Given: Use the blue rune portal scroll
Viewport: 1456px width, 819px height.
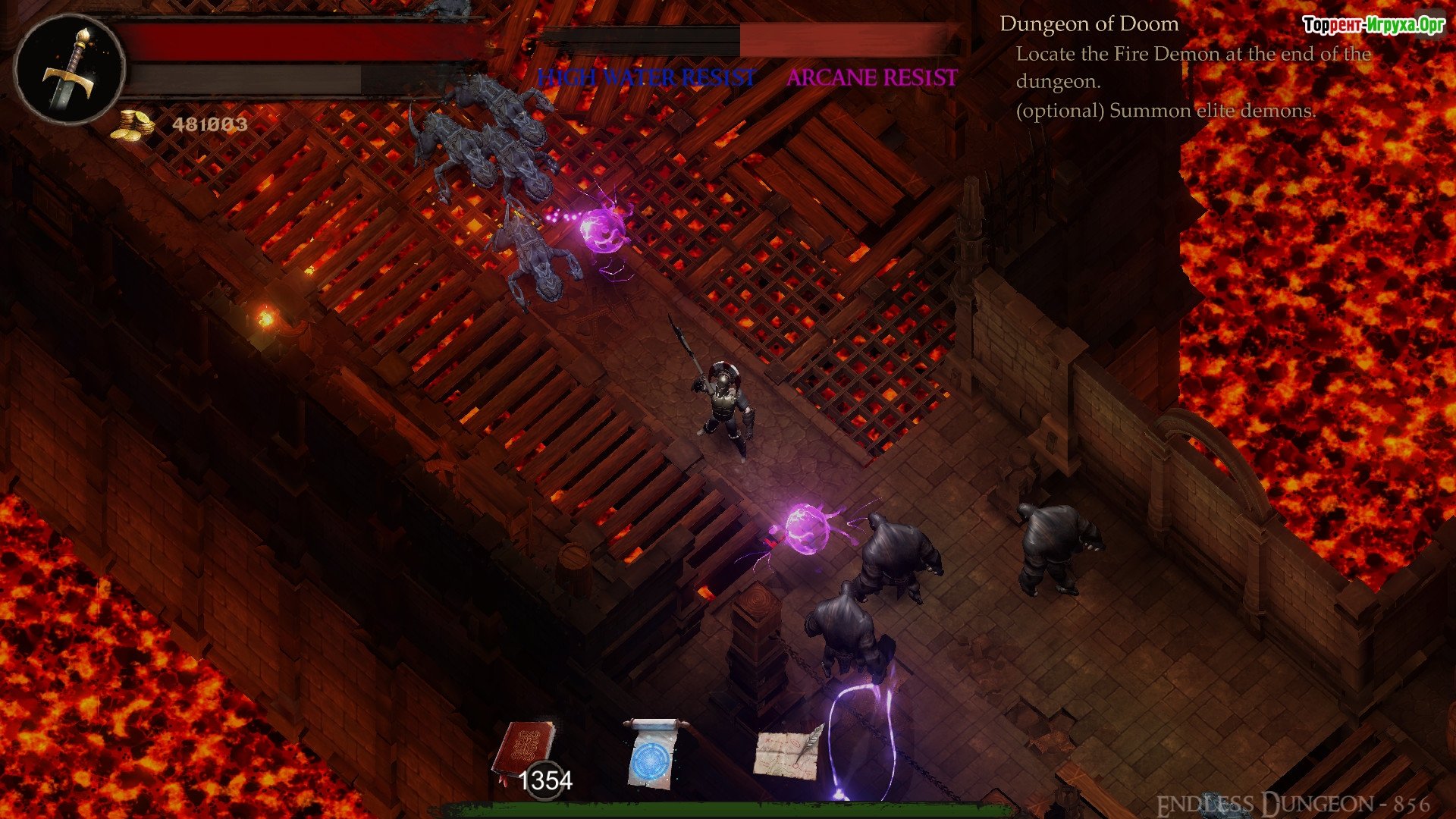Looking at the screenshot, I should point(651,755).
